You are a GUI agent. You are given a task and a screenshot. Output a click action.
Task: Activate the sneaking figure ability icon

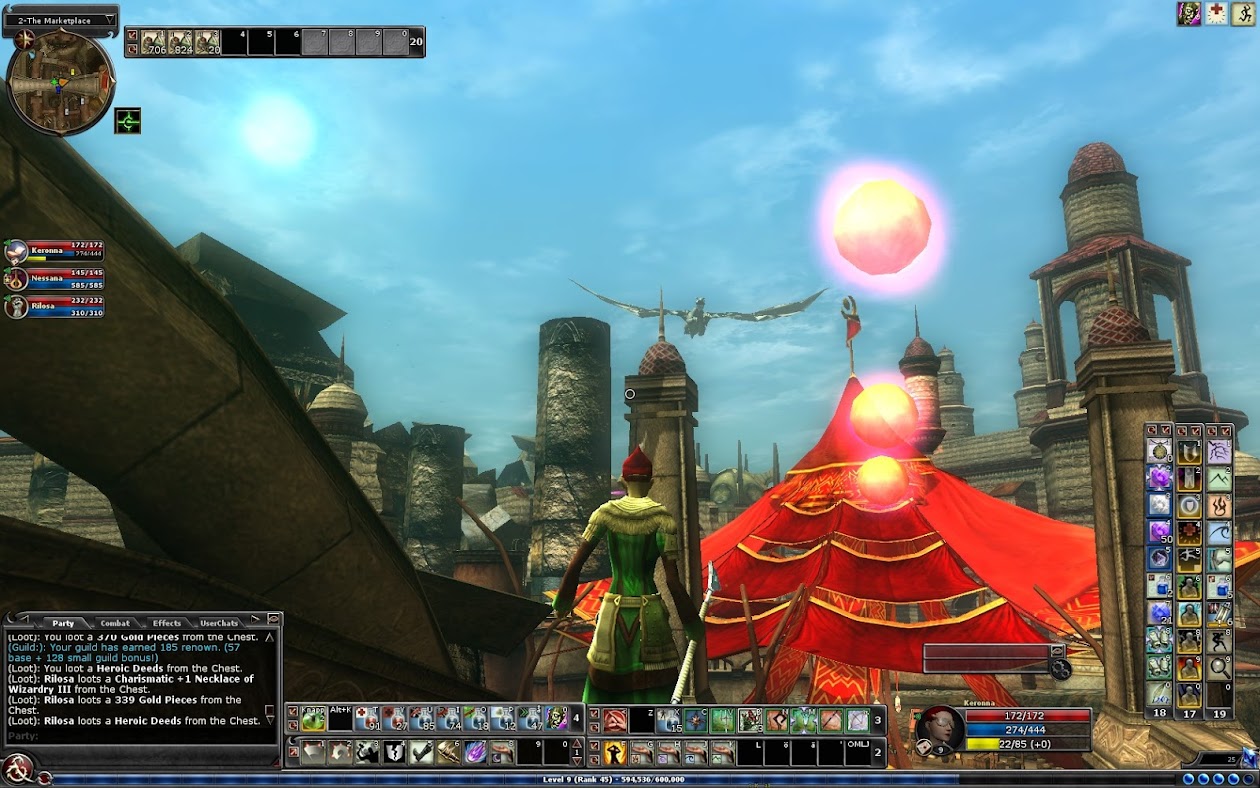click(x=1219, y=641)
